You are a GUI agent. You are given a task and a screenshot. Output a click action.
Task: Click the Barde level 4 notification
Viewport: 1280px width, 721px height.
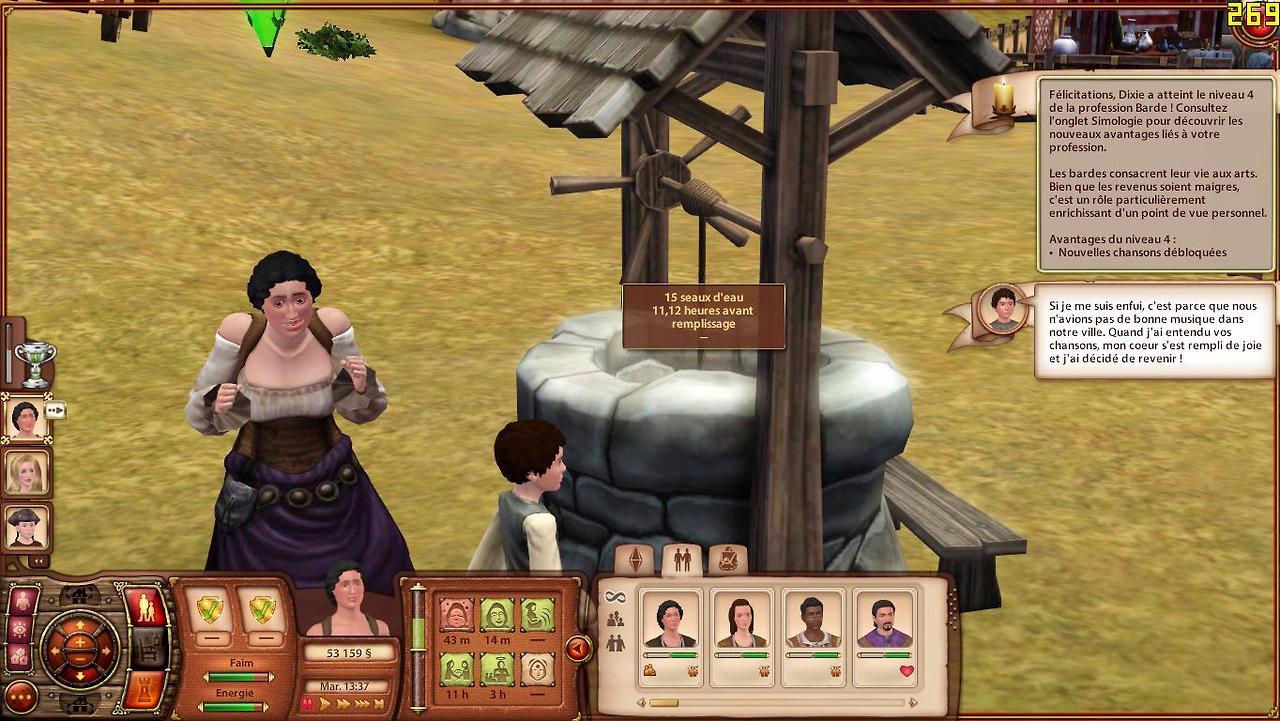coord(1155,173)
